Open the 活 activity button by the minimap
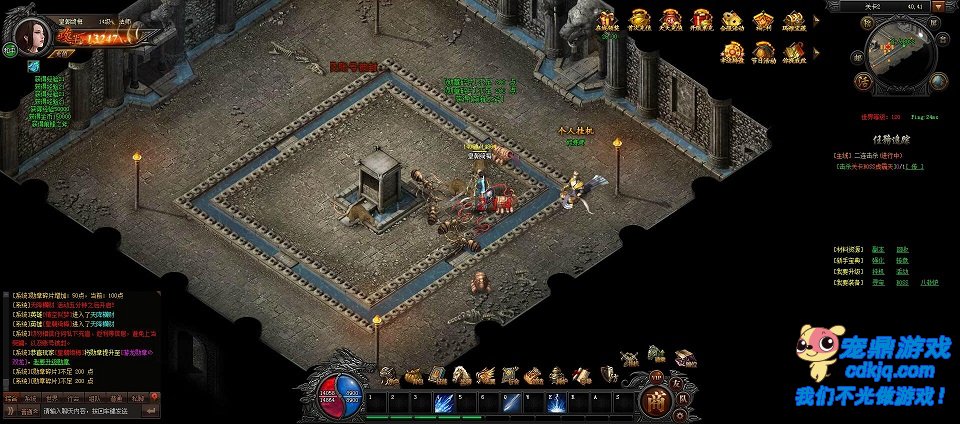The width and height of the screenshot is (960, 424). 861,80
